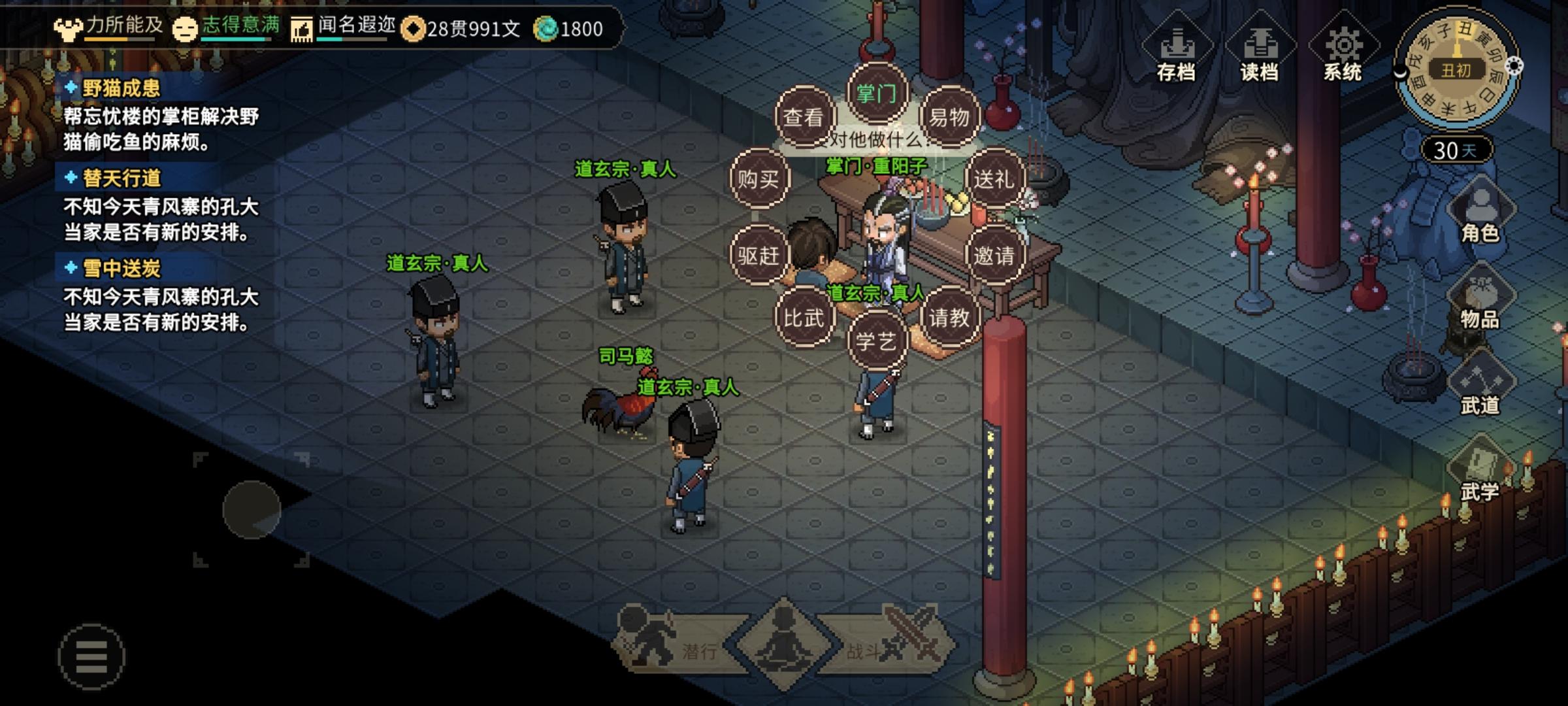Viewport: 1568px width, 706px height.
Task: Choose 比武 to spar with 重阳子
Action: point(804,316)
